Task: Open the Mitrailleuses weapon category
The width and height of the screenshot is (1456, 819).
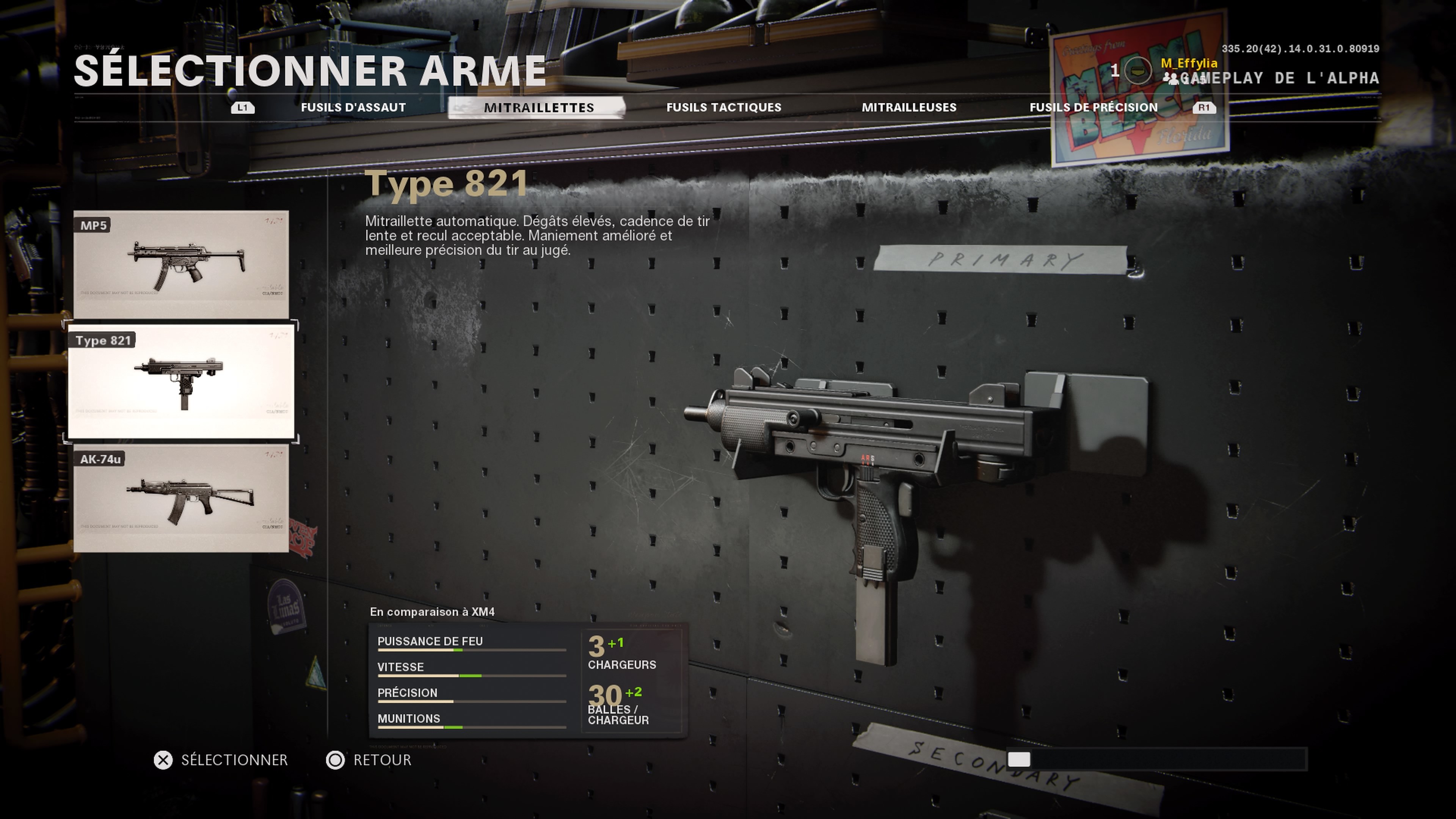Action: pos(909,107)
